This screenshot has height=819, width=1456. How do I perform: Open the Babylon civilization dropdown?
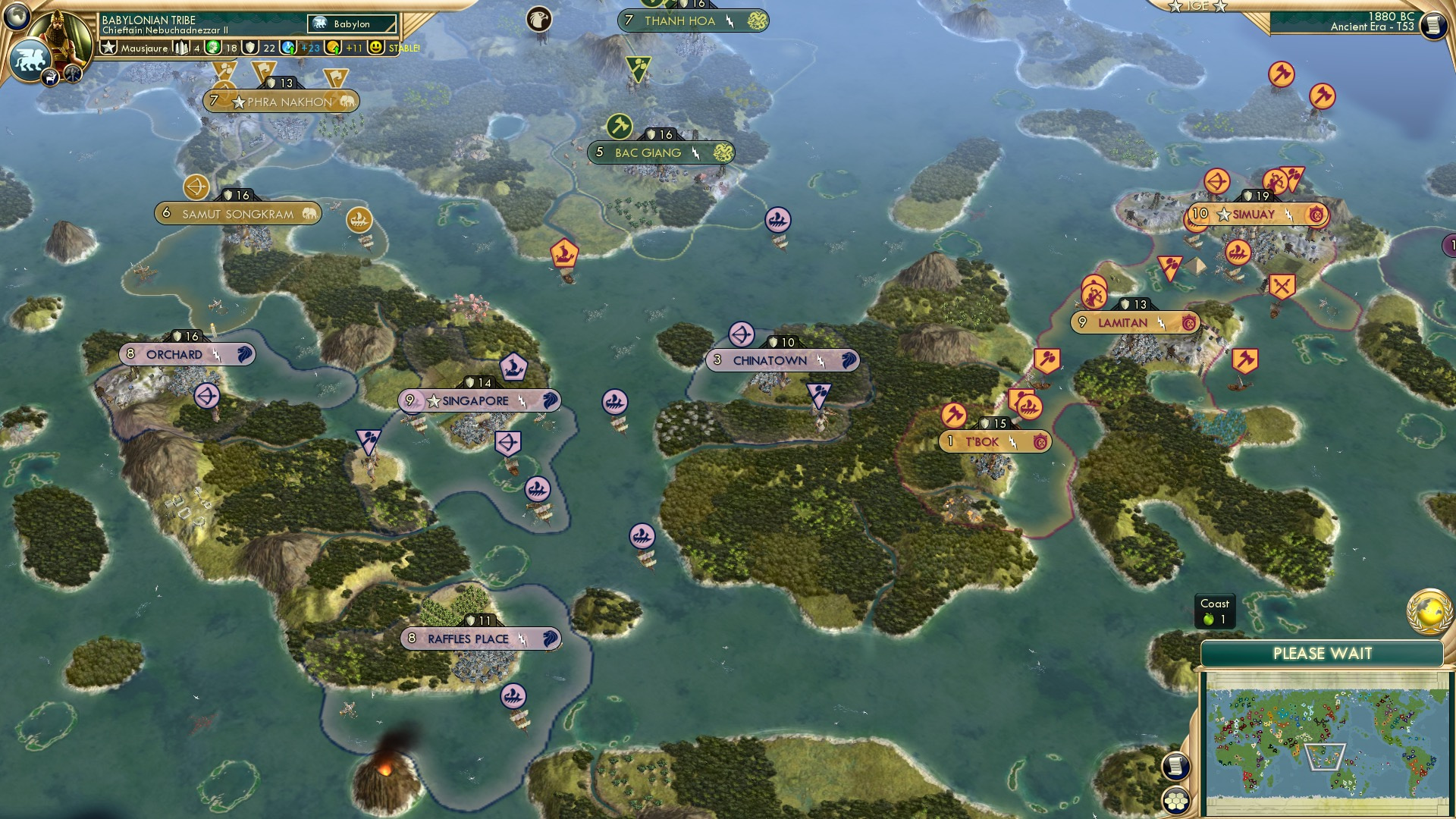(352, 24)
